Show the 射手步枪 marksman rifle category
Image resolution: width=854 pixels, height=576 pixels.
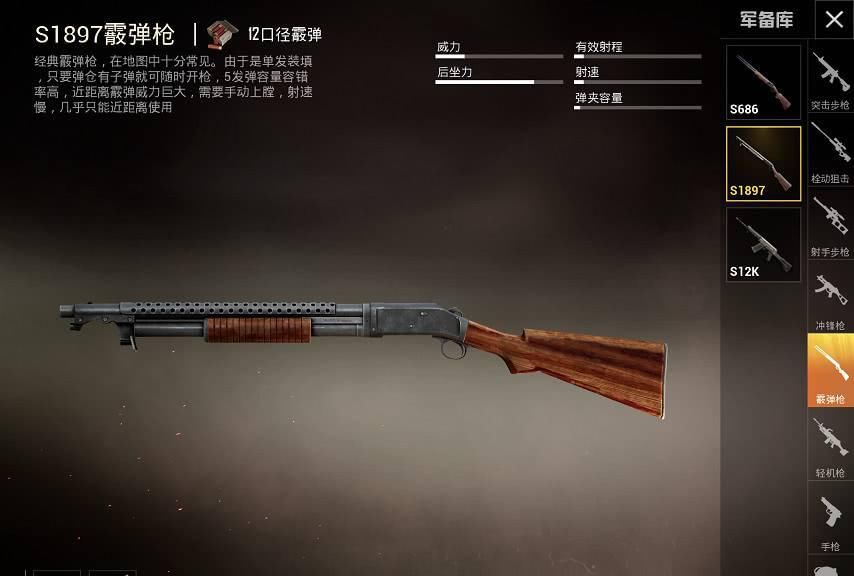pos(830,225)
